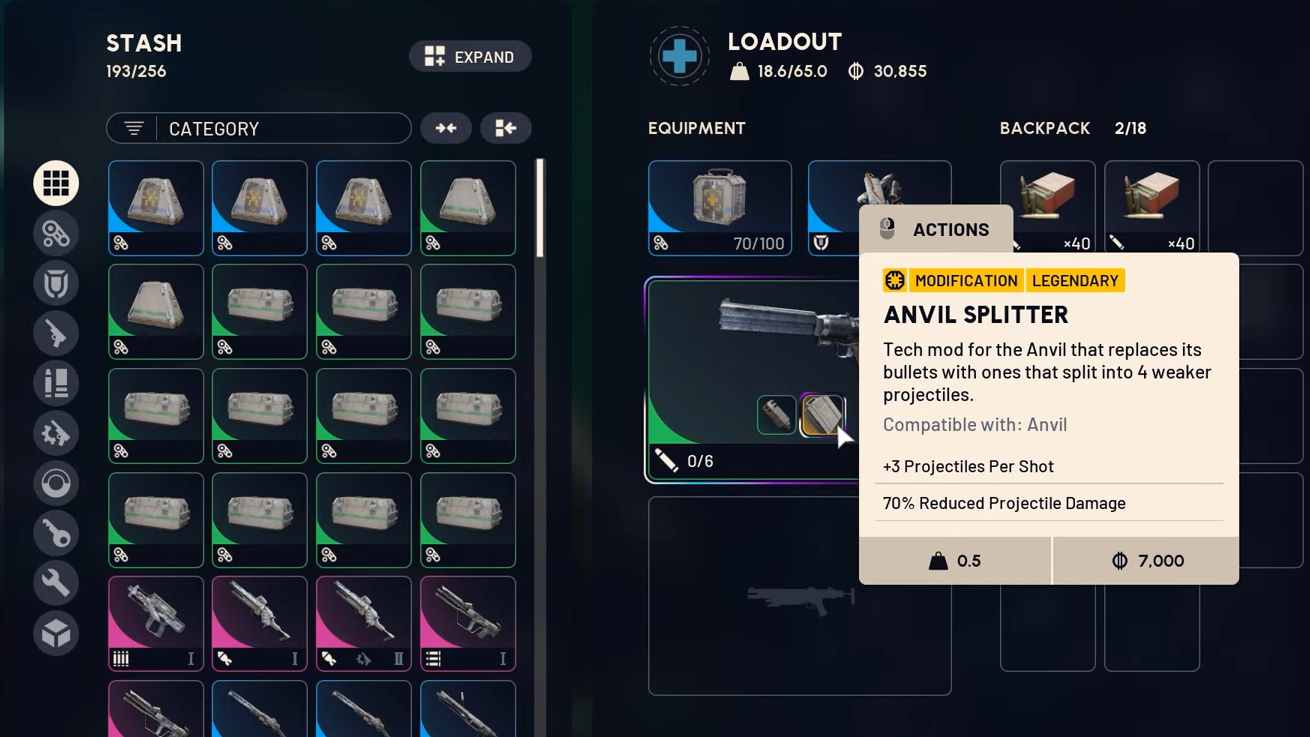
Task: Filter stash by the bandage icon category
Action: (x=56, y=233)
